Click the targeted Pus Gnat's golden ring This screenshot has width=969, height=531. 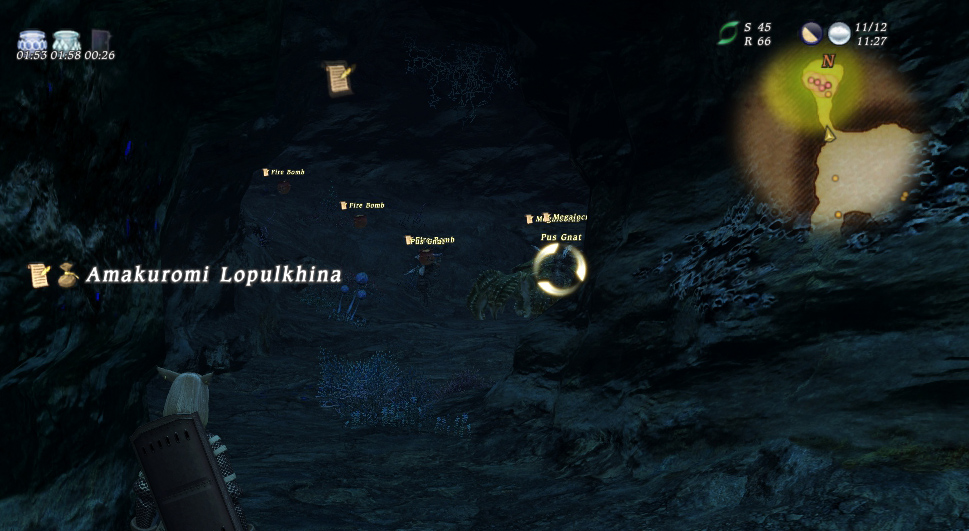click(x=559, y=270)
